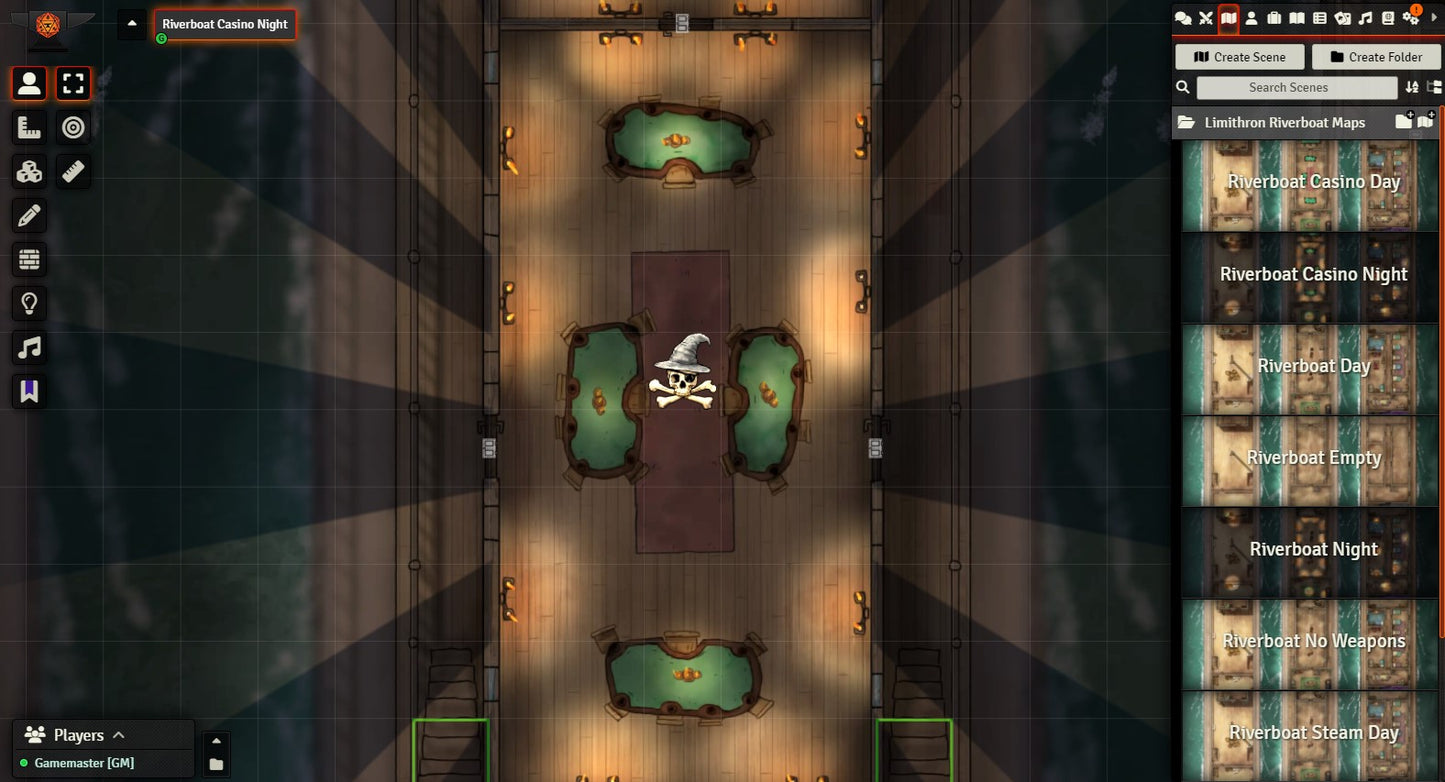Open the game settings gears tab
1445x782 pixels.
pyautogui.click(x=1411, y=18)
